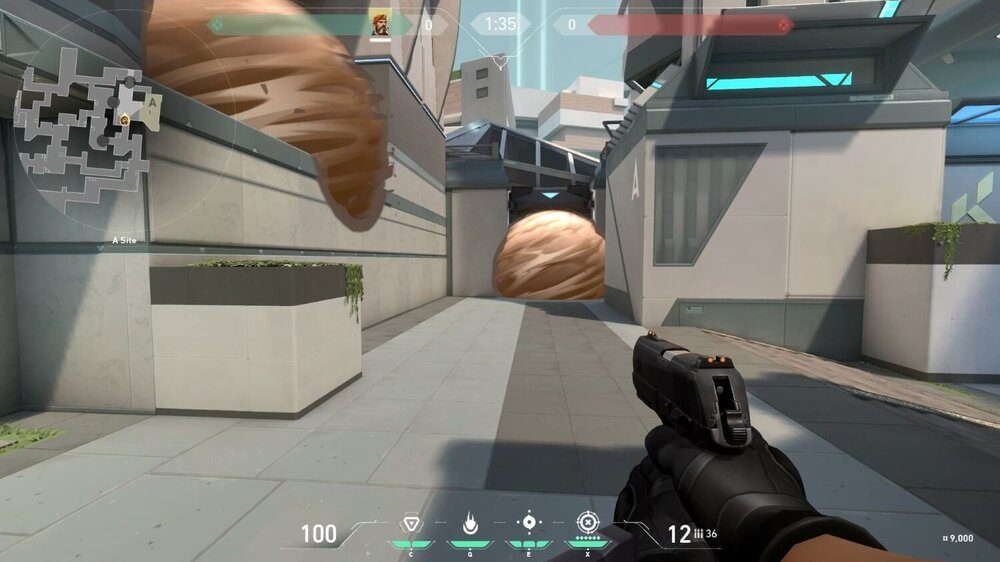Use the Sky Smoke ability icon
1000x562 pixels.
point(528,522)
